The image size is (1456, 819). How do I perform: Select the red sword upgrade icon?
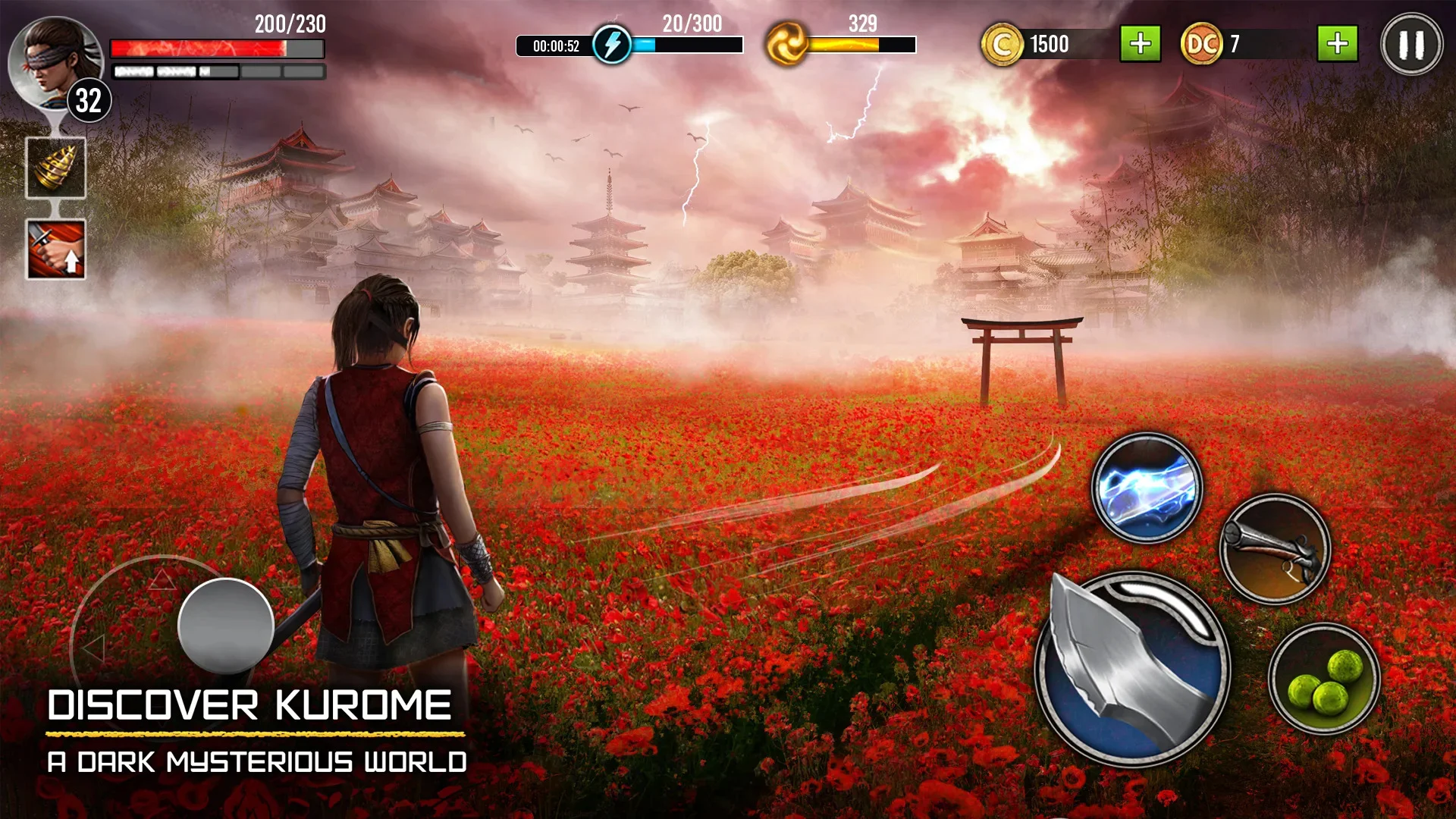pyautogui.click(x=55, y=249)
